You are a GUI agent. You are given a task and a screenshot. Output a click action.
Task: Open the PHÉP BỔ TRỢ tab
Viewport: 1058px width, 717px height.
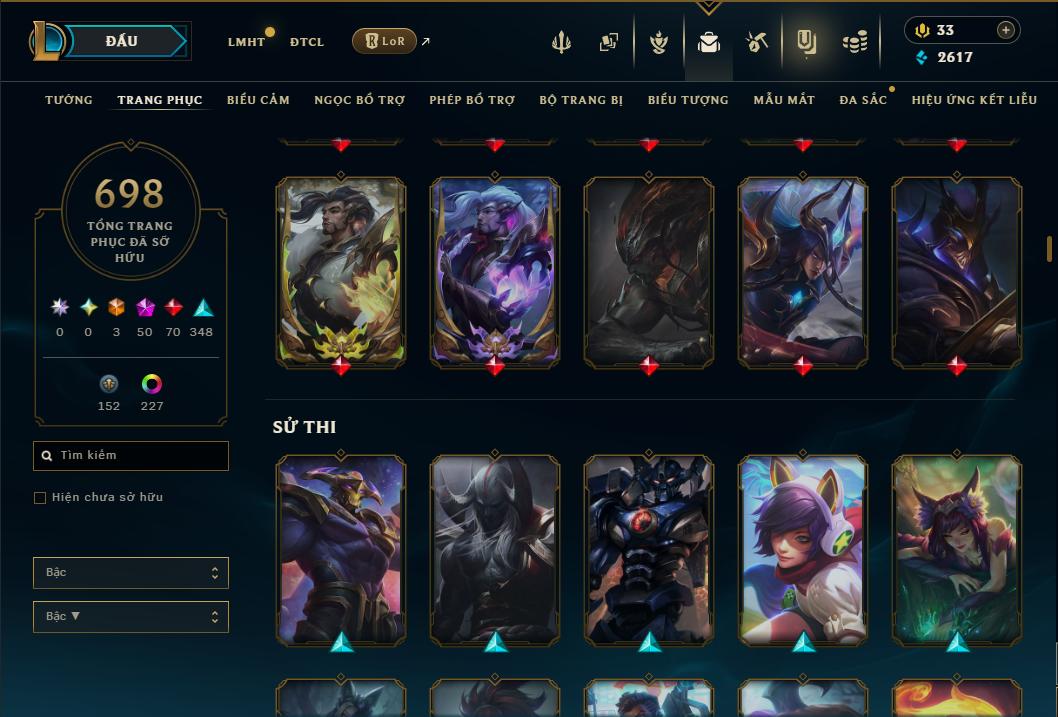[x=472, y=100]
